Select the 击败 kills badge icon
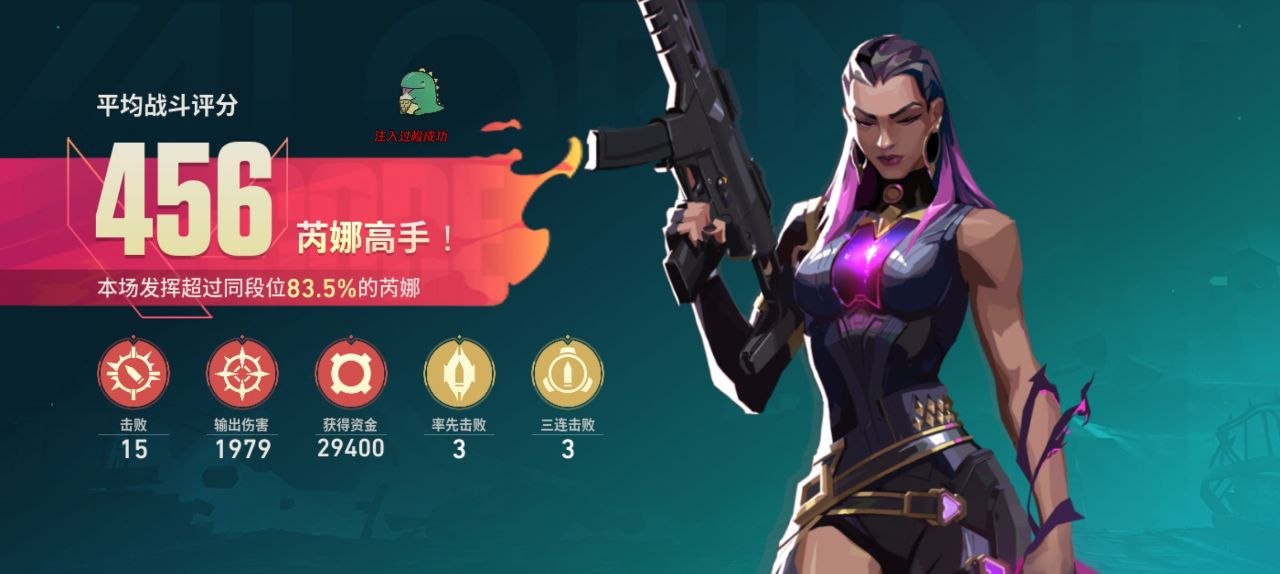This screenshot has height=574, width=1280. [x=133, y=373]
